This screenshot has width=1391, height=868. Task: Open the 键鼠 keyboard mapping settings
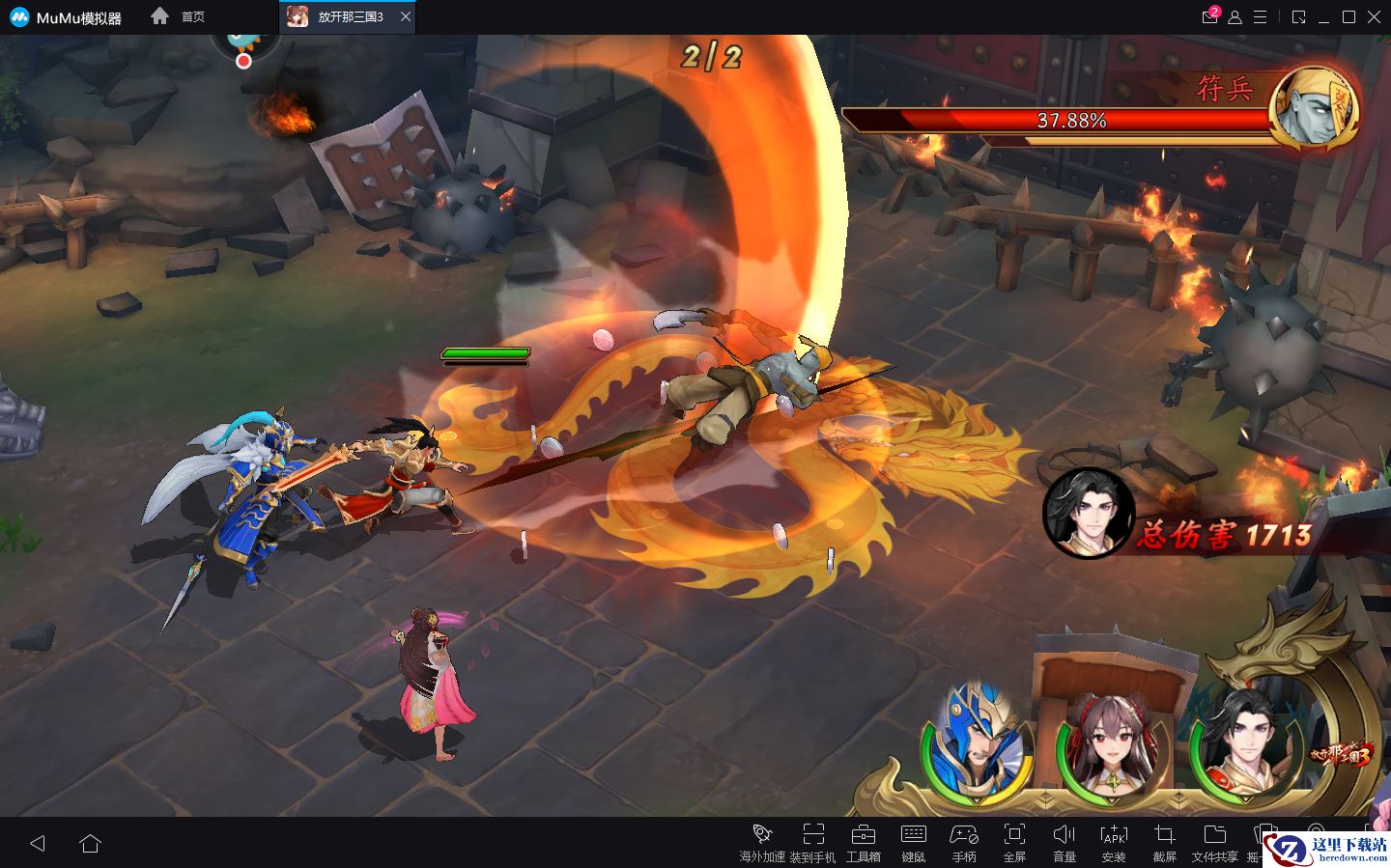[x=913, y=842]
